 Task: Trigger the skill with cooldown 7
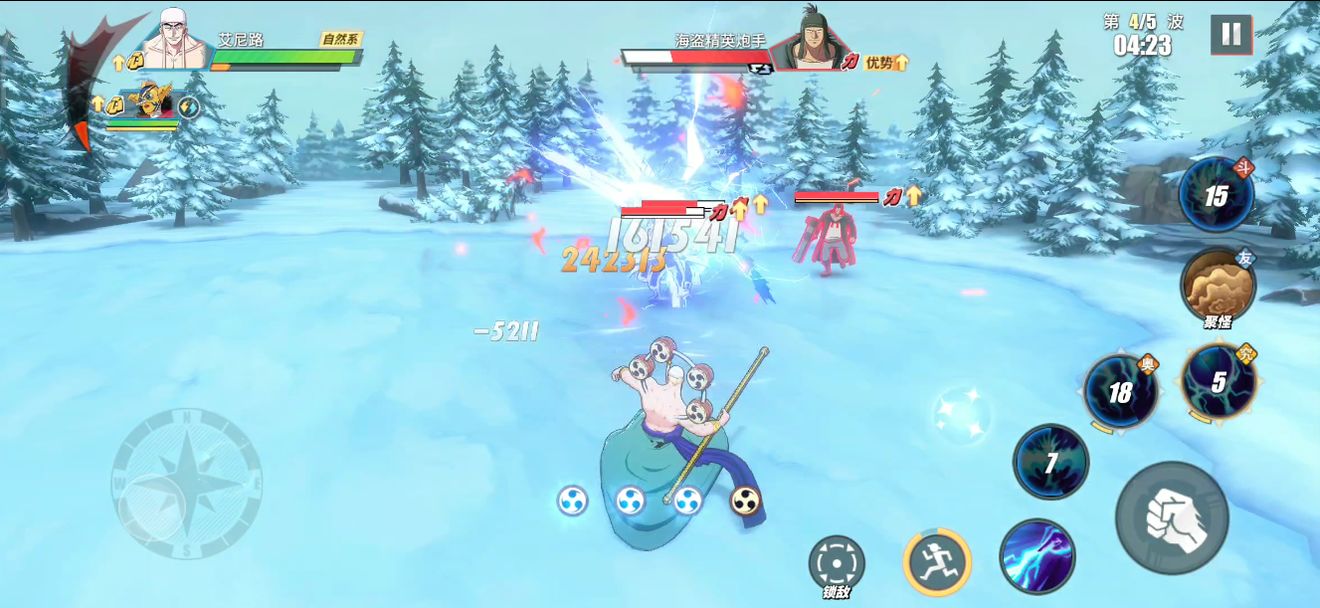point(1051,462)
